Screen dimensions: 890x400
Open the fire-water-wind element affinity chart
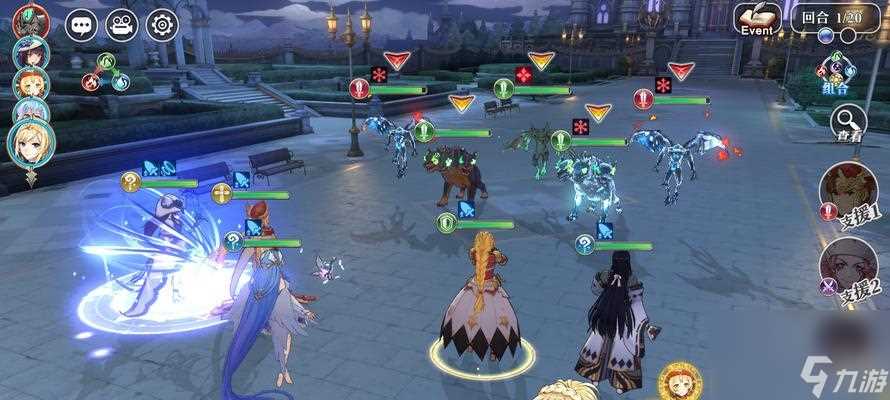click(x=106, y=72)
